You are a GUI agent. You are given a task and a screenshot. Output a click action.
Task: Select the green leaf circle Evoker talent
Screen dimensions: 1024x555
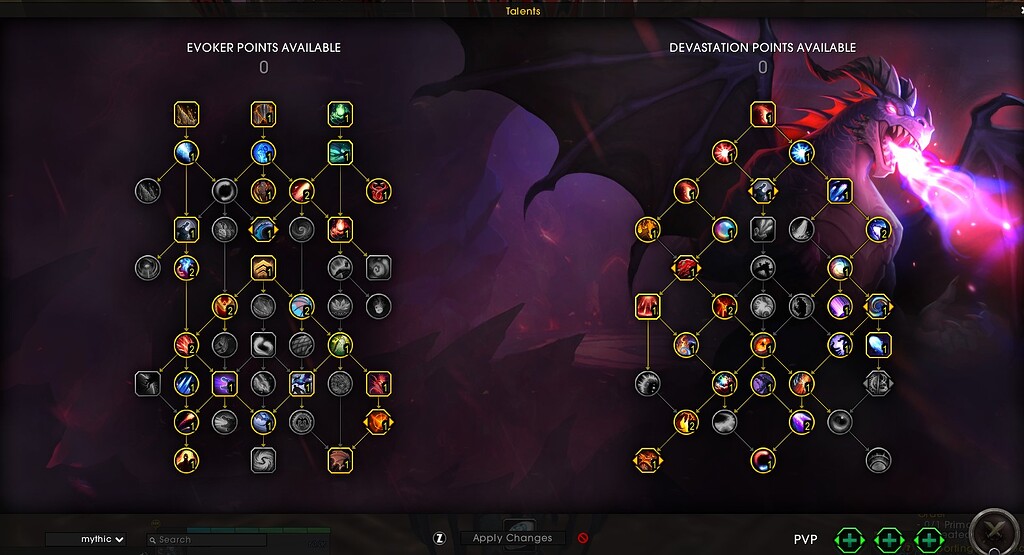point(340,345)
